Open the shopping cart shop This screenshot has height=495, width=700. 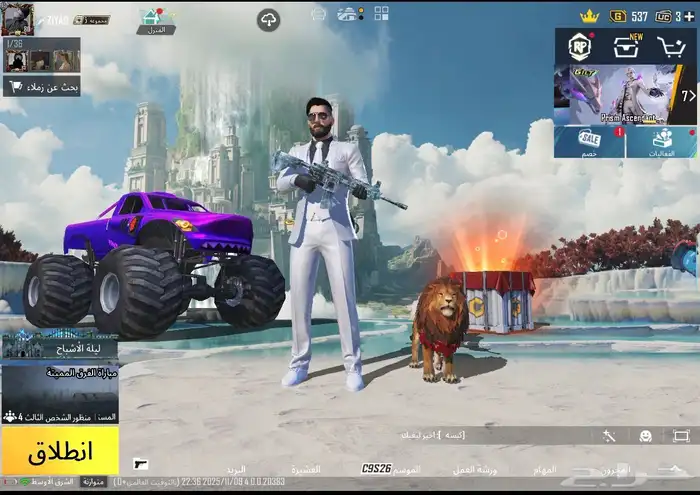671,47
